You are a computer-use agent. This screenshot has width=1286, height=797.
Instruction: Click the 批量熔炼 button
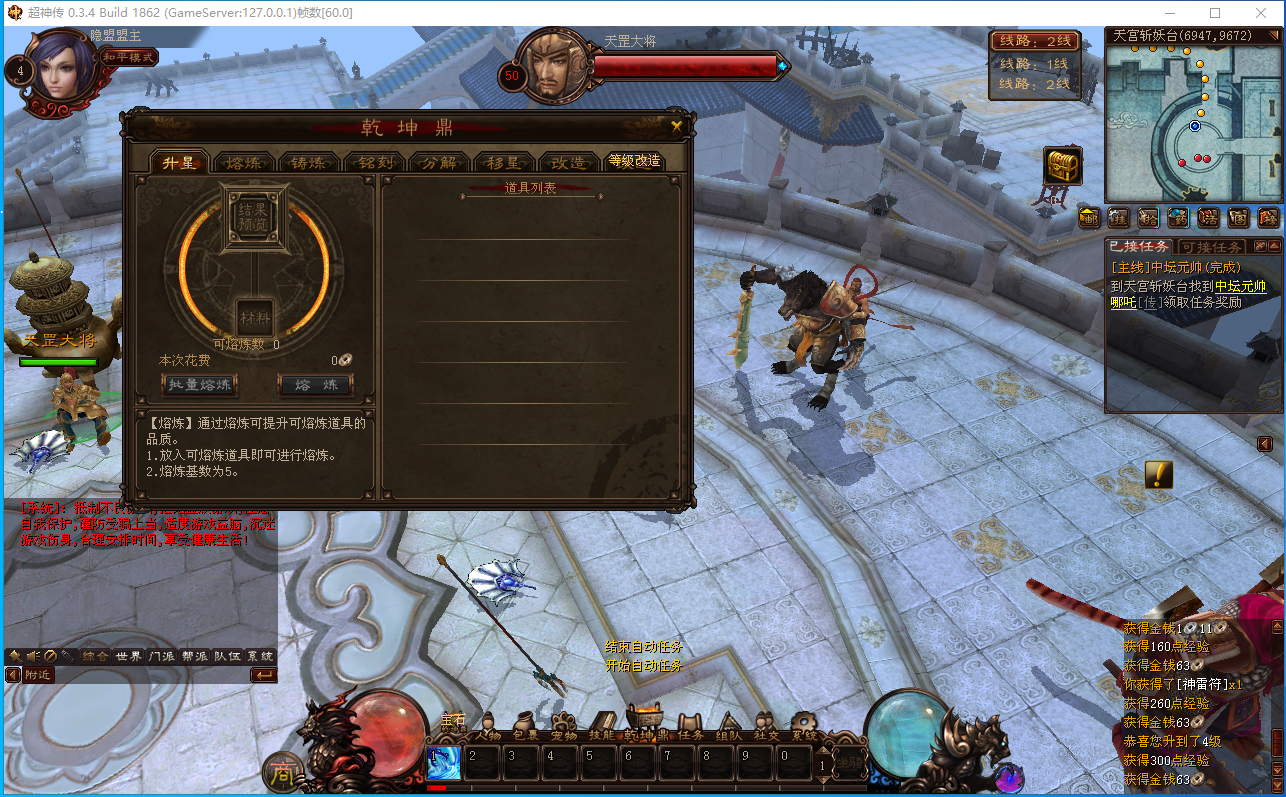tap(198, 384)
